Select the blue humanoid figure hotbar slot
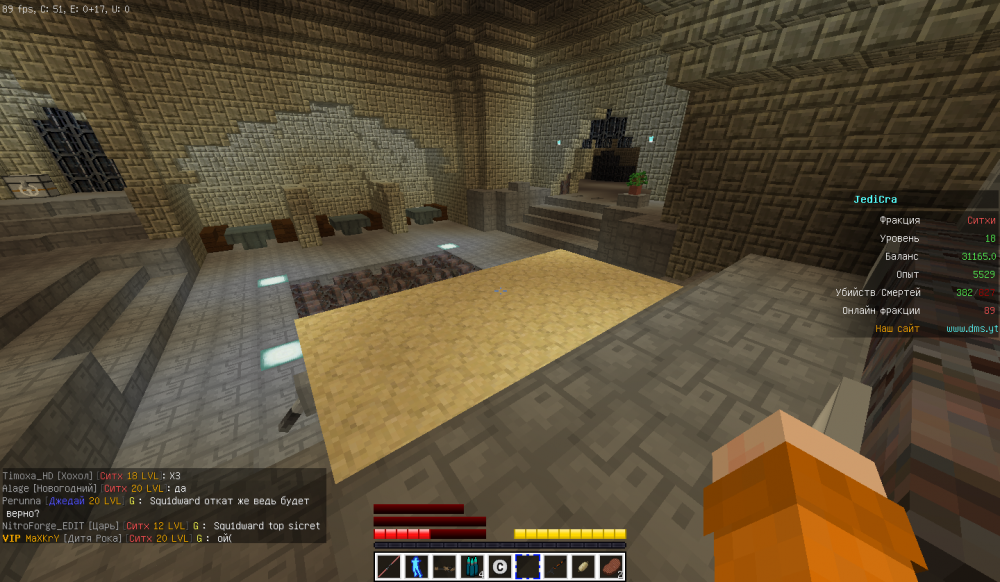Screen dimensions: 1000x582 (x=416, y=567)
